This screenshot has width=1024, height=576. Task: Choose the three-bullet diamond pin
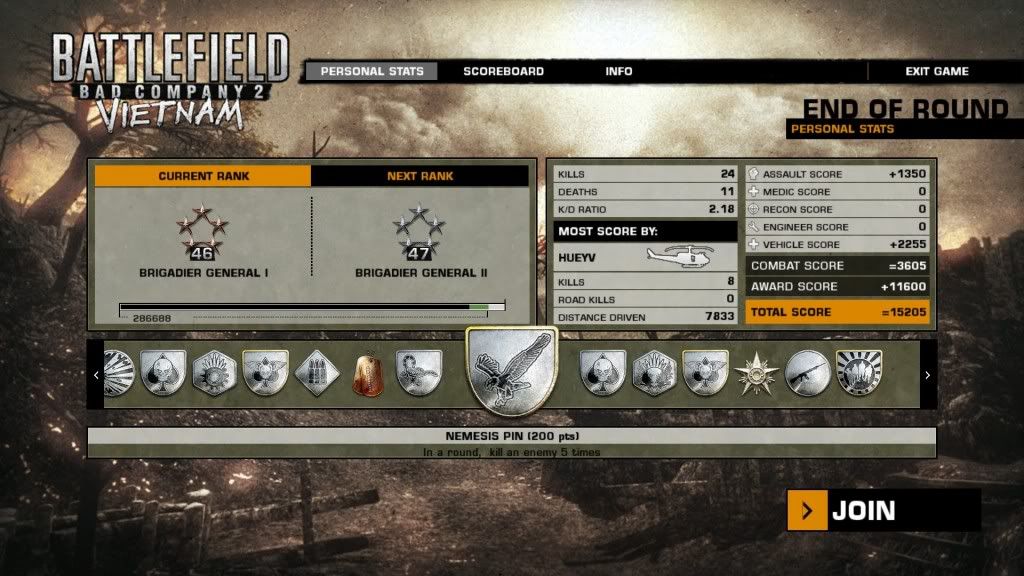click(317, 373)
